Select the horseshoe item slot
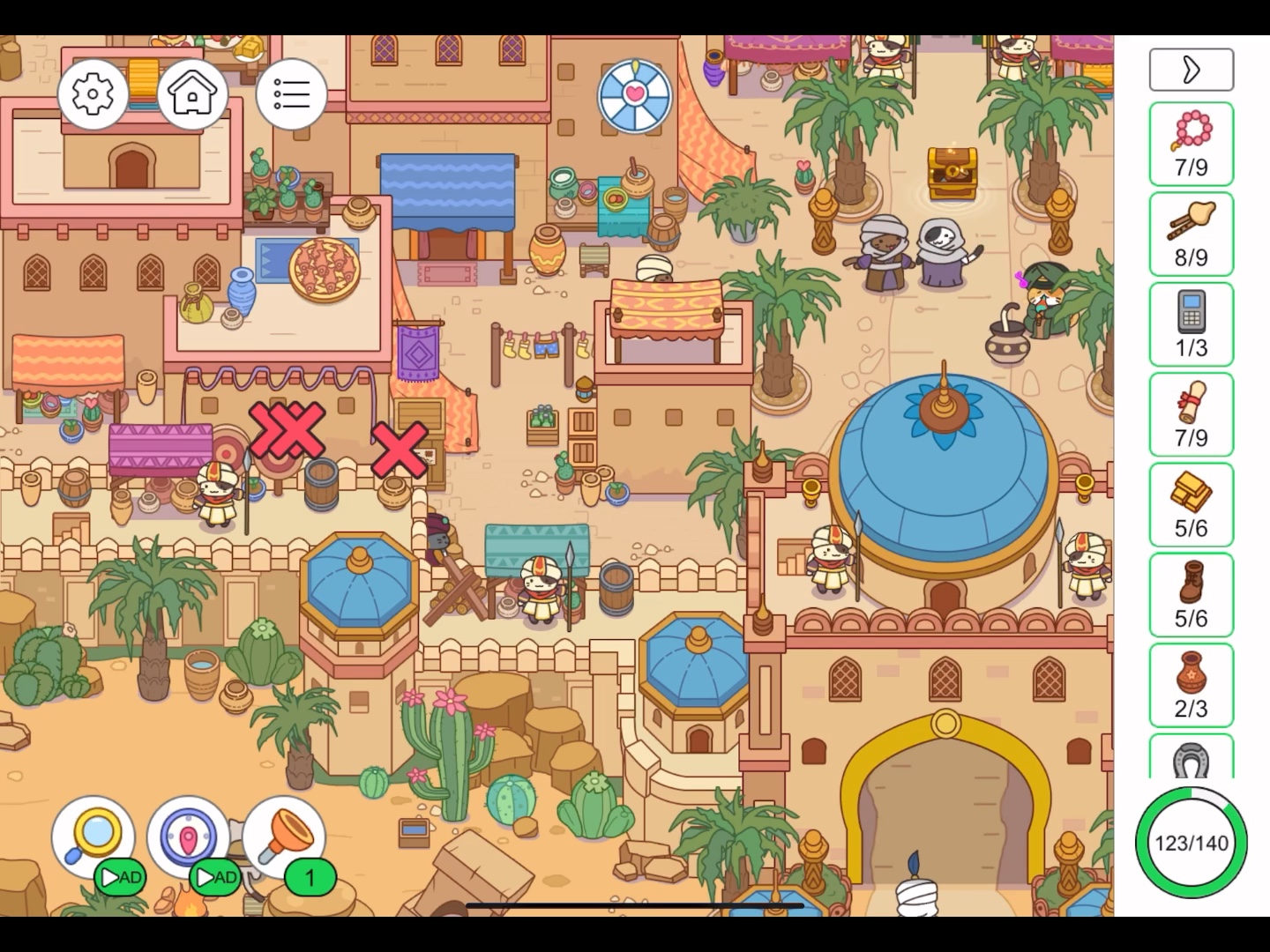Screen dimensions: 1270x952 (x=1191, y=758)
